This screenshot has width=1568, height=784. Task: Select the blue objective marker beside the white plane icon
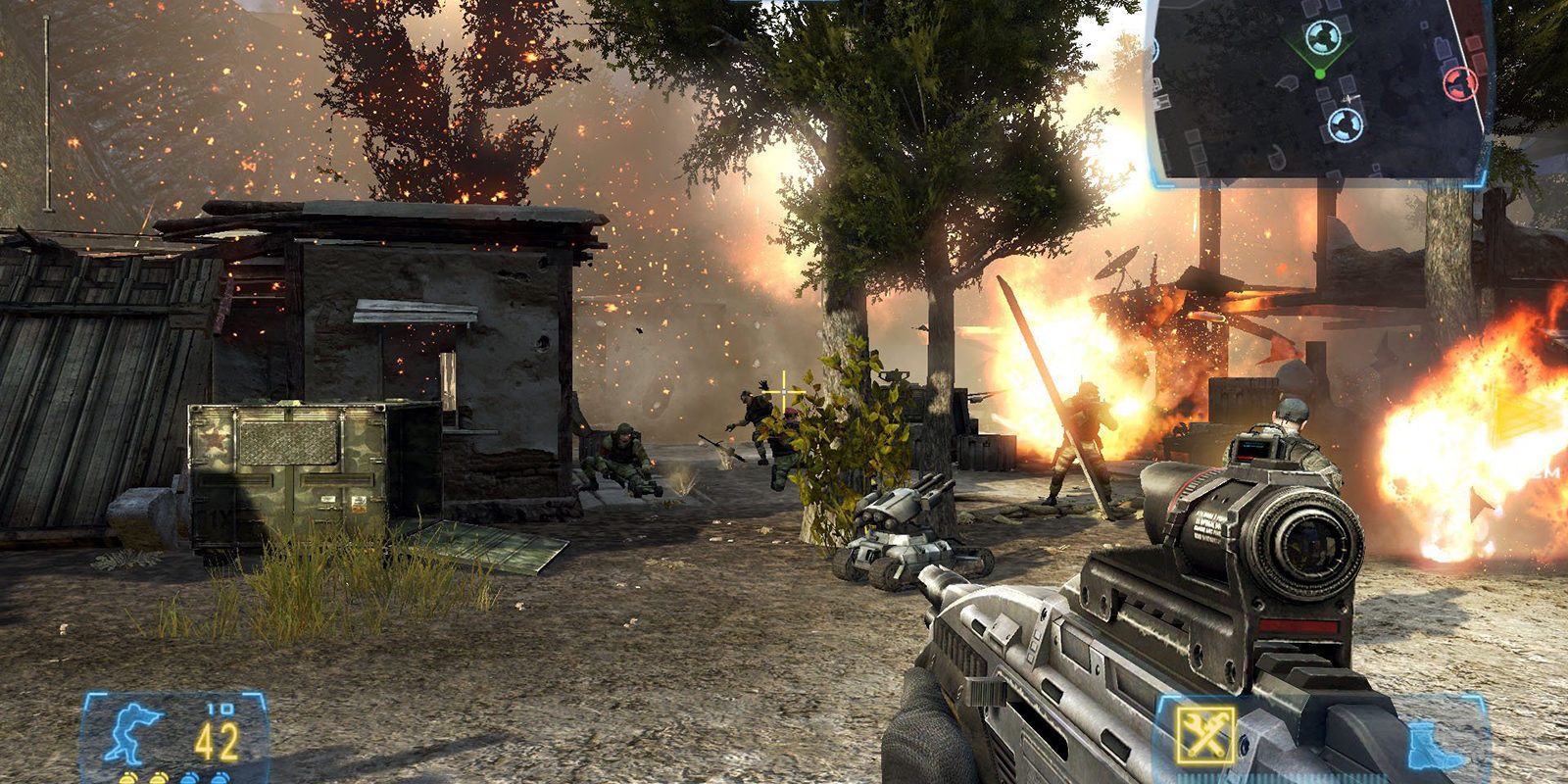click(1346, 123)
